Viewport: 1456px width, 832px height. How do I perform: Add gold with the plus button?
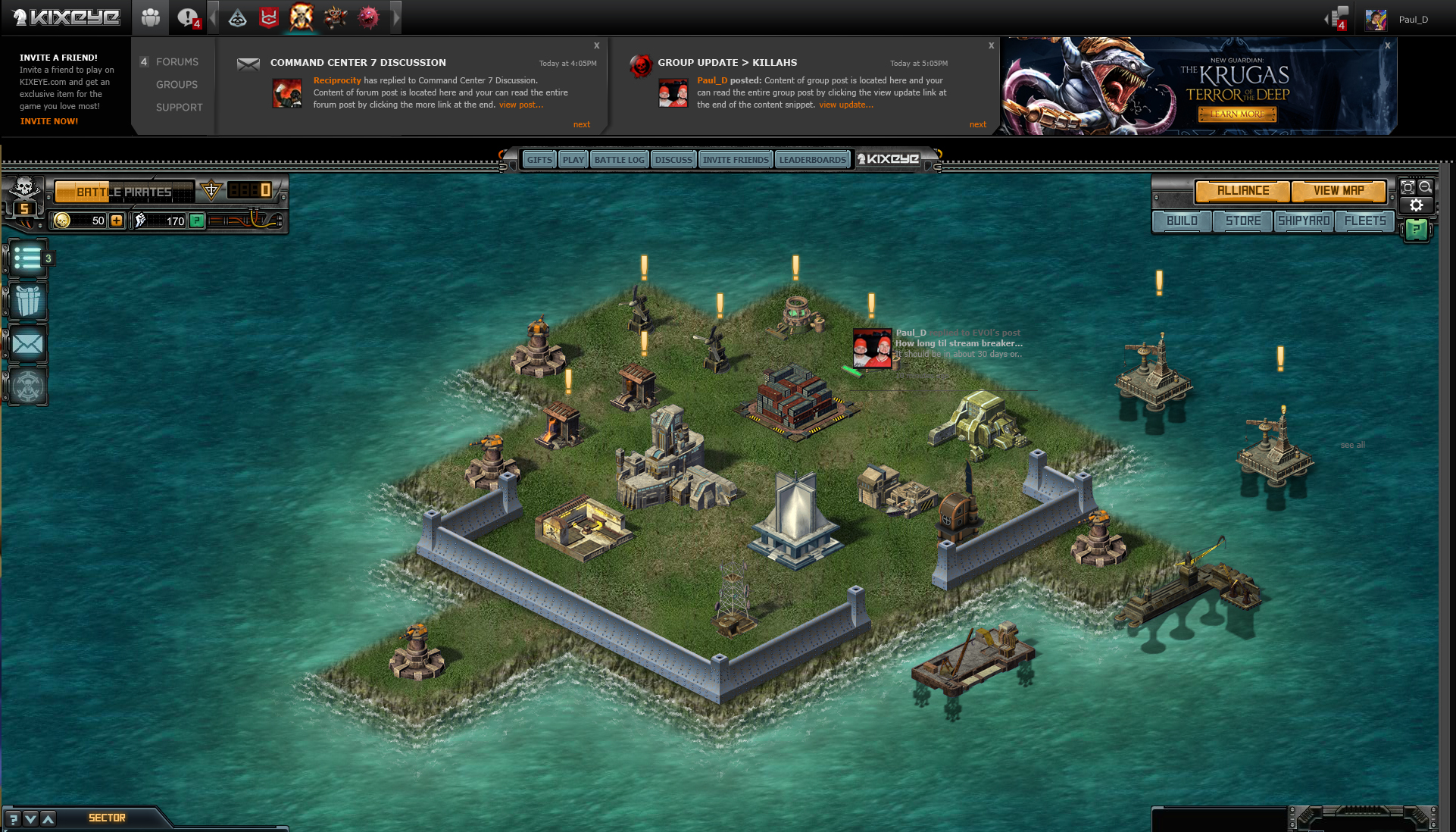pyautogui.click(x=117, y=221)
